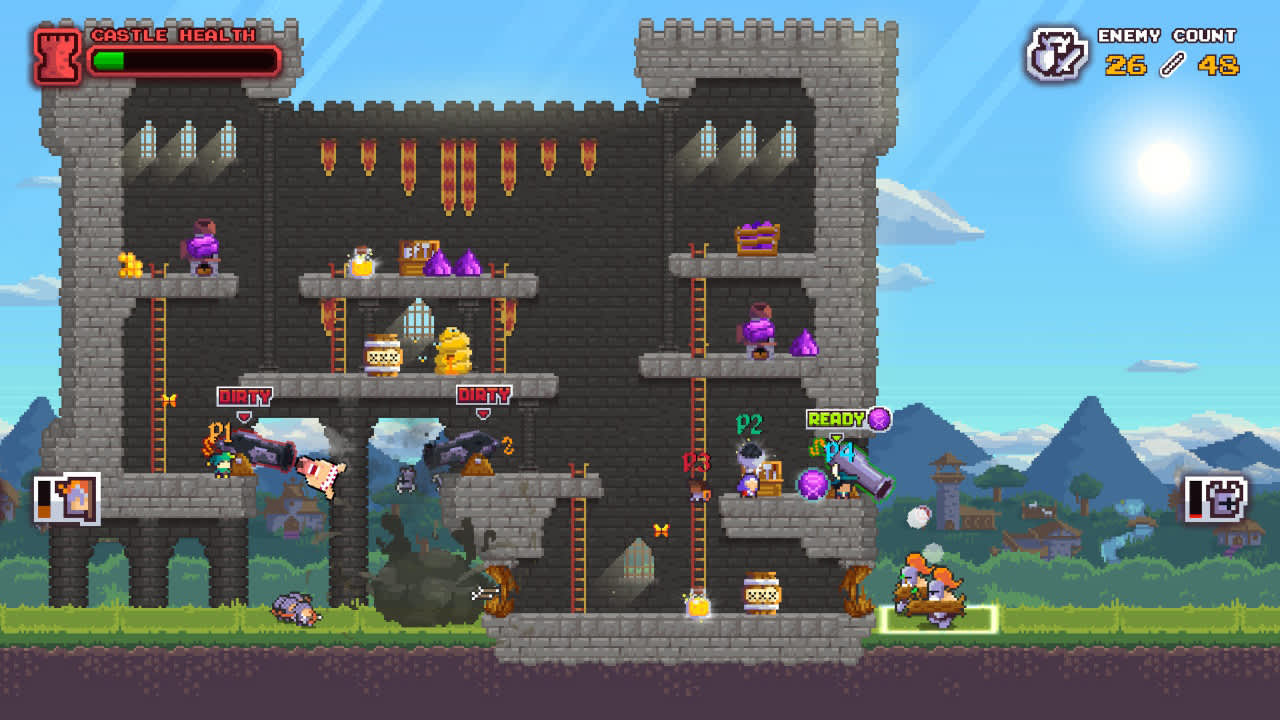Click the wave counter reading 26 / 48
The height and width of the screenshot is (720, 1280).
[1170, 66]
